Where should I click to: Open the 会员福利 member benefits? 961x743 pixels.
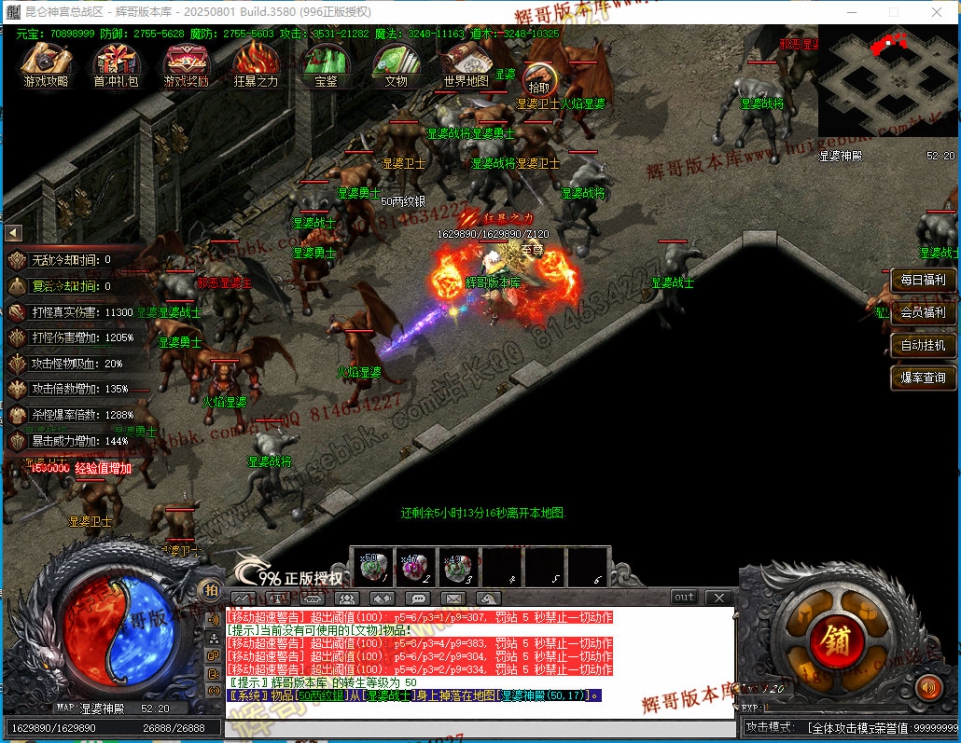[922, 312]
